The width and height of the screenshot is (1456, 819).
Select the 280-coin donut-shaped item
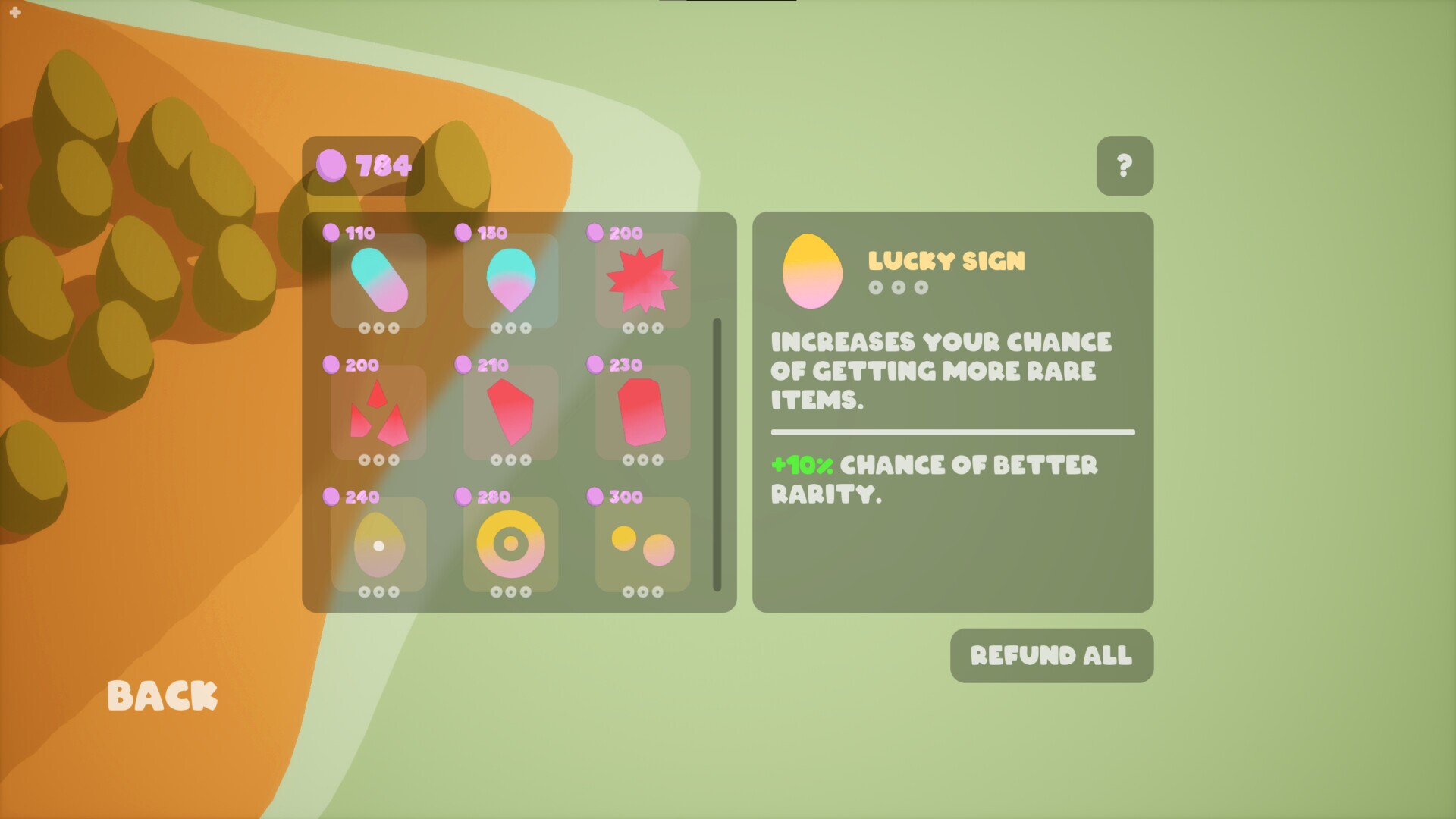(510, 544)
